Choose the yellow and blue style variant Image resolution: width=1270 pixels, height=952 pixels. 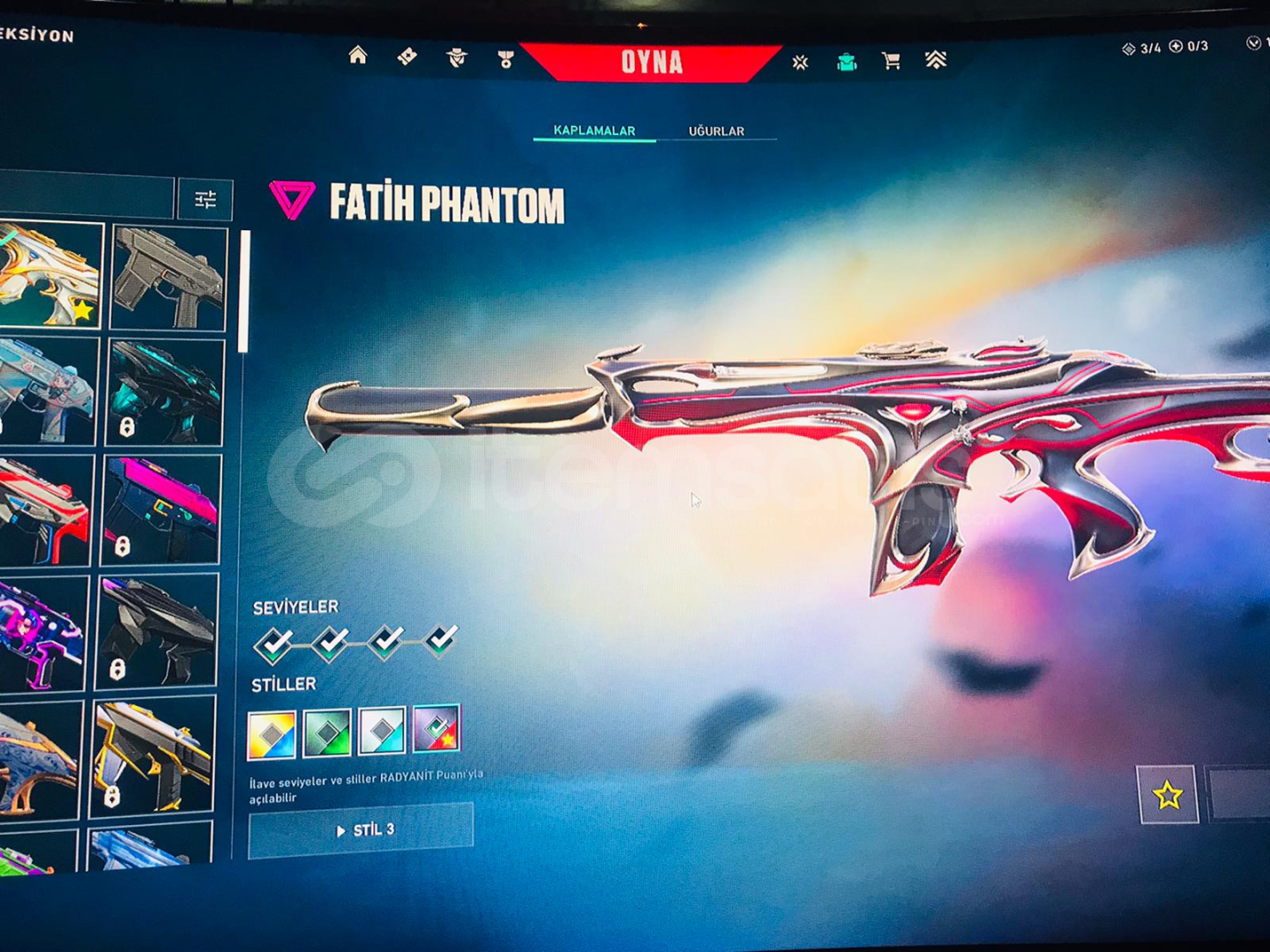pos(272,735)
